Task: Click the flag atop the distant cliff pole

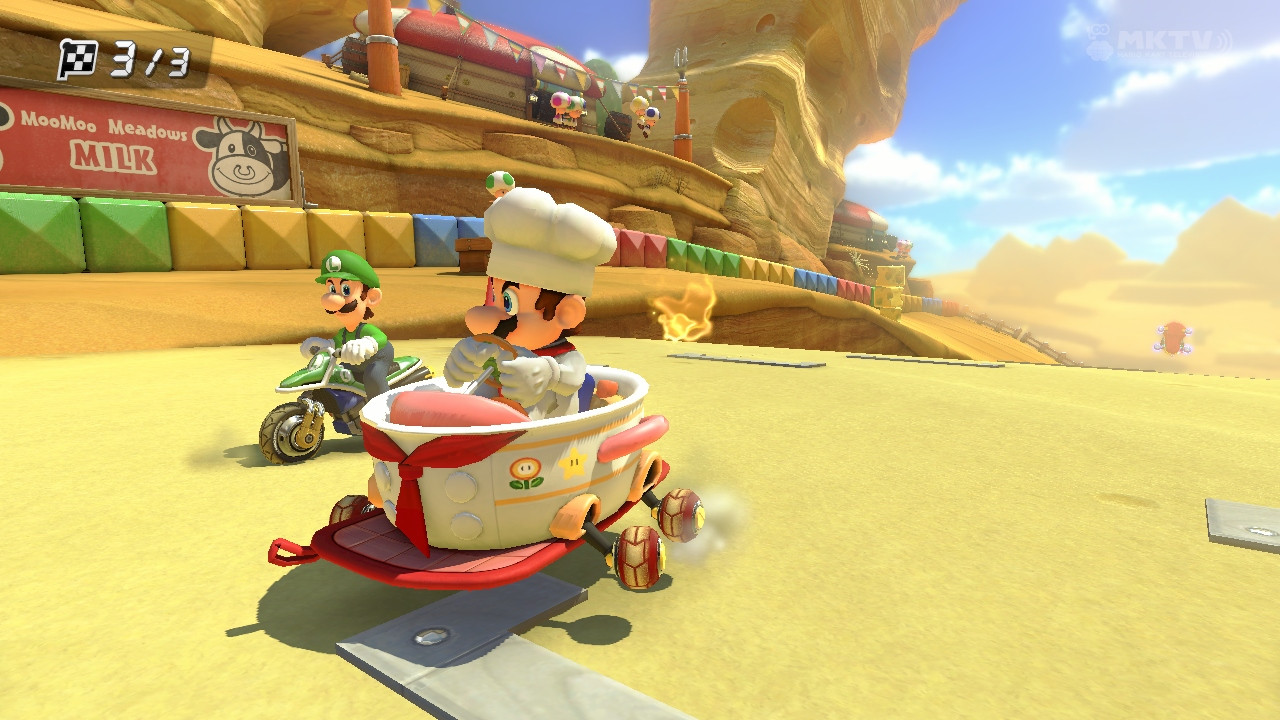Action: click(684, 55)
